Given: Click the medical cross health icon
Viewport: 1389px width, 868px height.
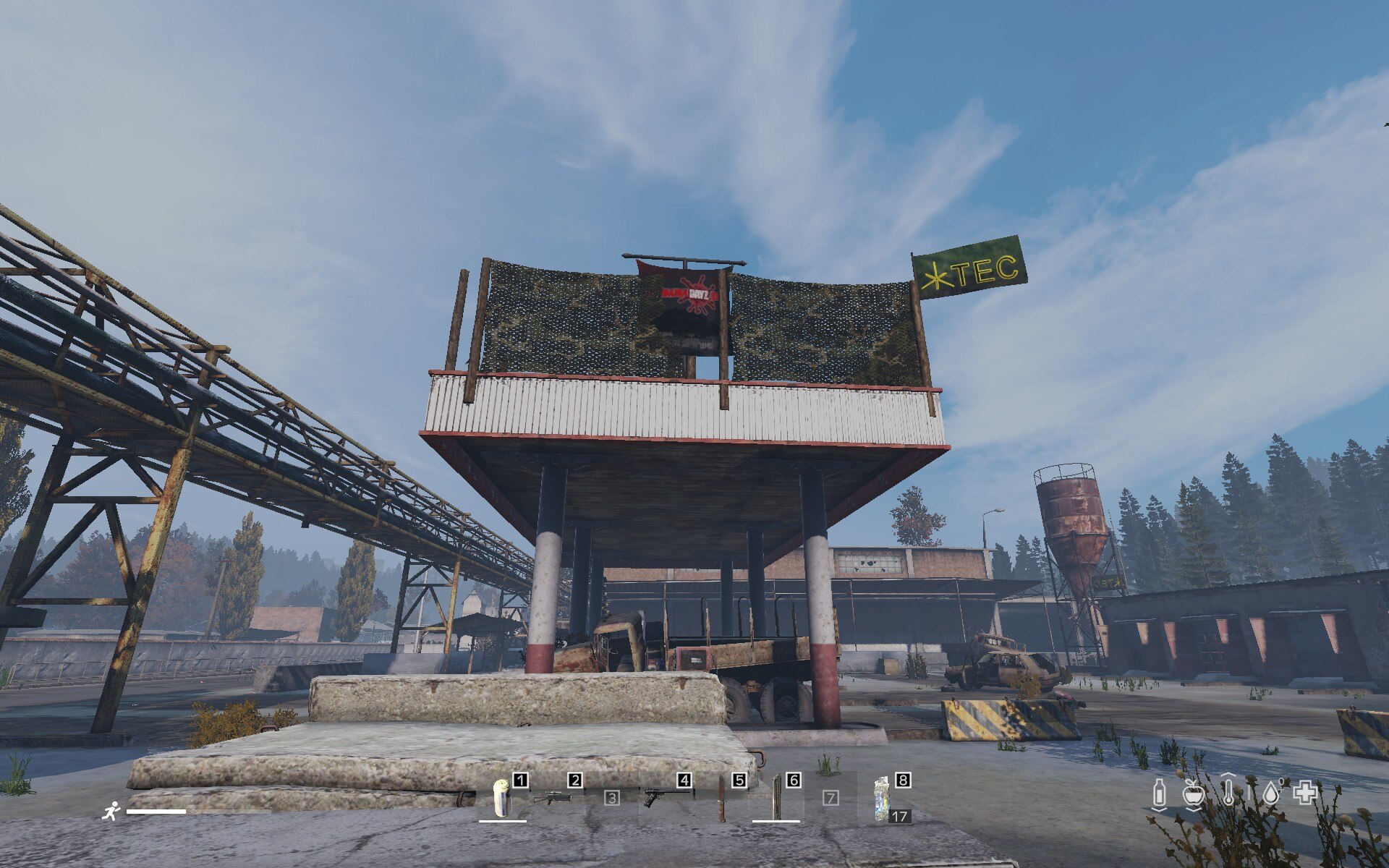Looking at the screenshot, I should [1306, 793].
